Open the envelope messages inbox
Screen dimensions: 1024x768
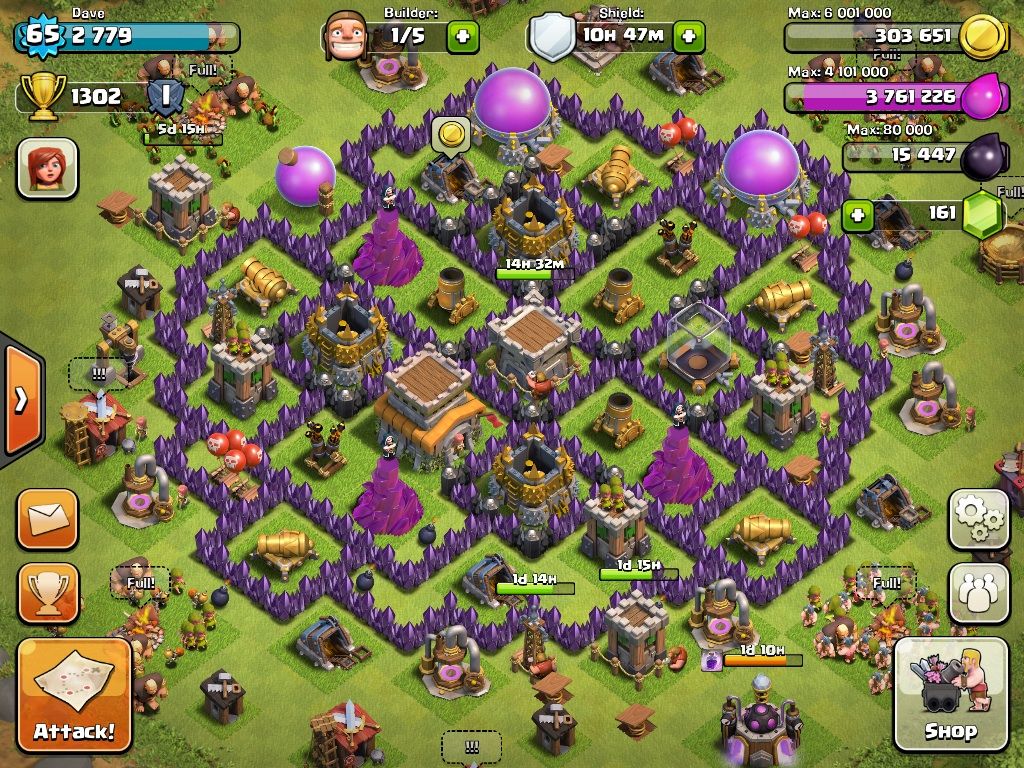click(47, 518)
